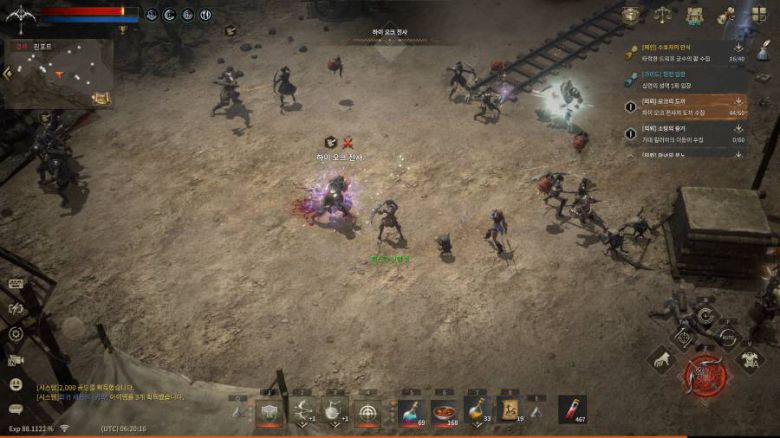Use the red food bowl with 168 count

pos(443,412)
